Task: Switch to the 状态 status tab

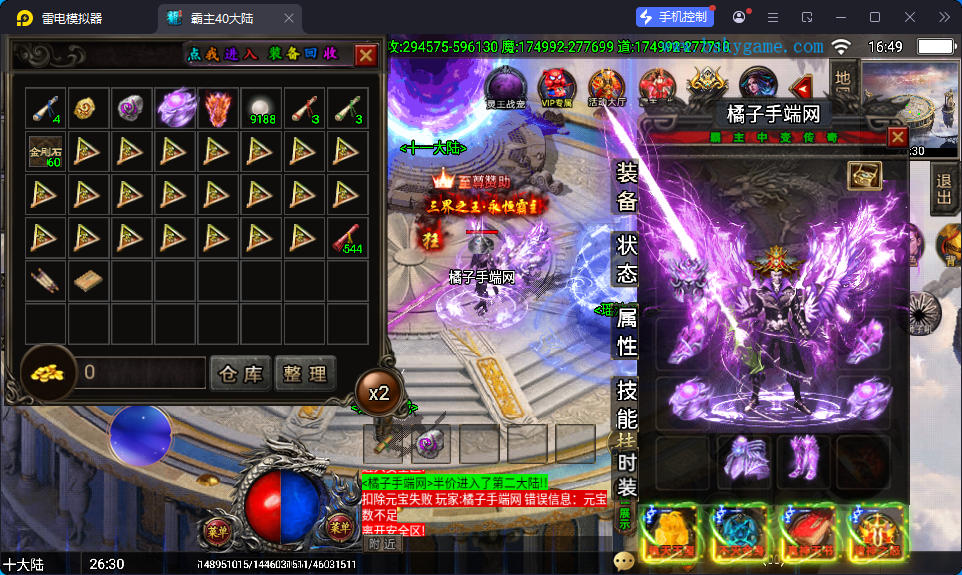Action: 626,259
